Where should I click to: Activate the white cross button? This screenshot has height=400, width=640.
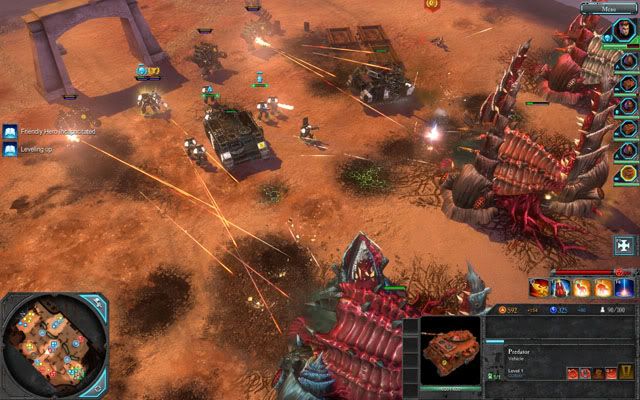tap(625, 245)
